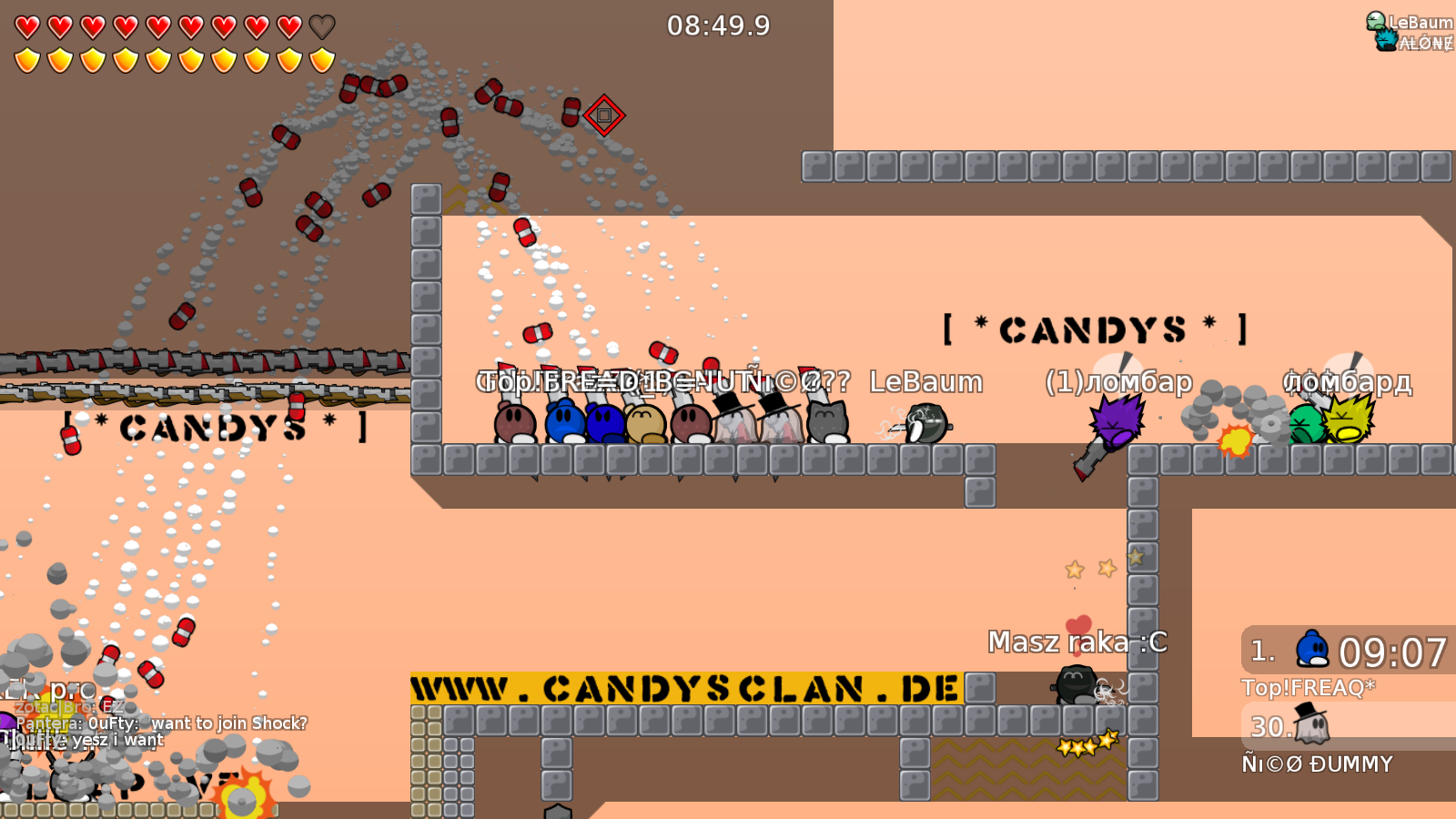This screenshot has height=819, width=1456.
Task: Click the red diamond checkpoint marker near the grenades
Action: point(603,116)
